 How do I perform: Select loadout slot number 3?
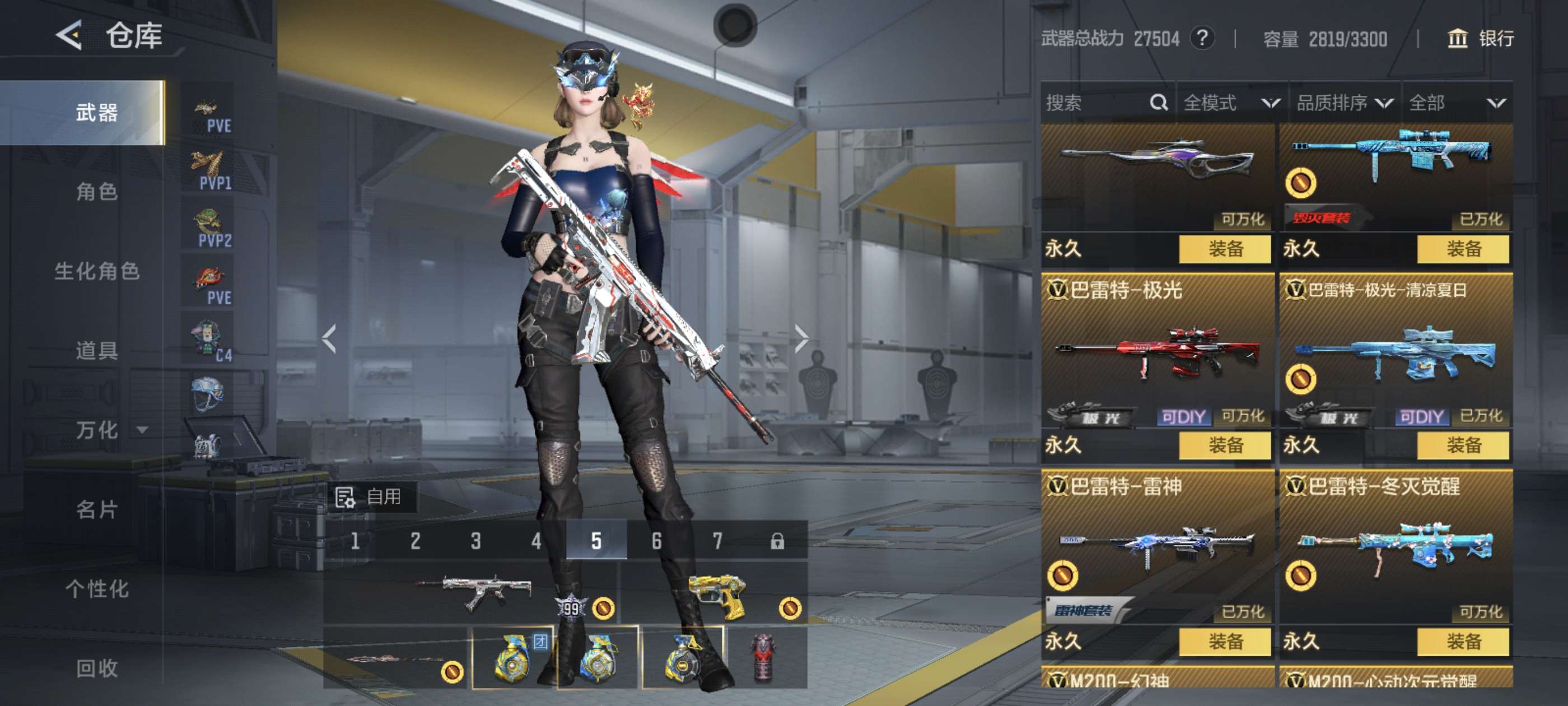pos(475,540)
